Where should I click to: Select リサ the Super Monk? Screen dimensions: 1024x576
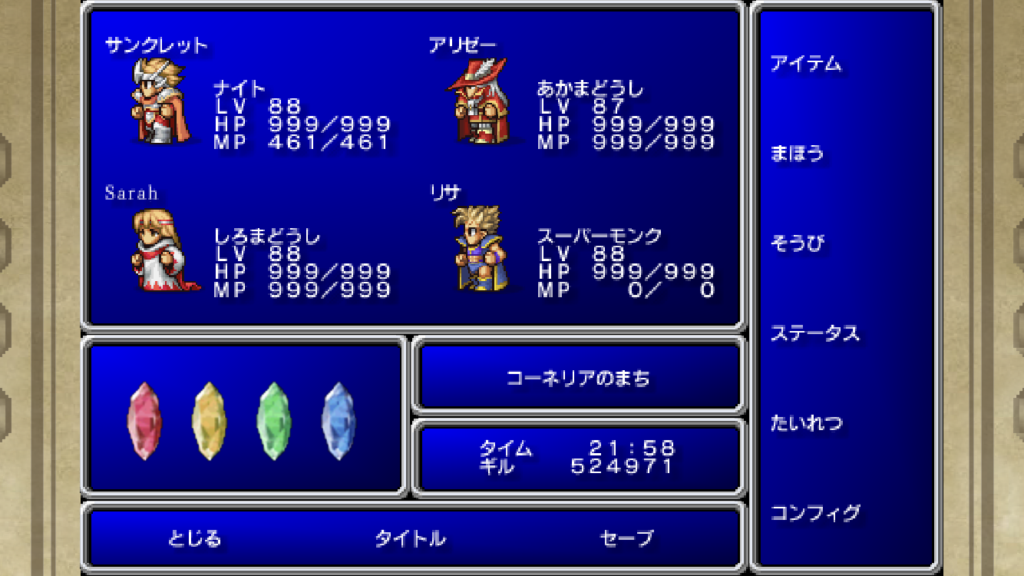(480, 250)
